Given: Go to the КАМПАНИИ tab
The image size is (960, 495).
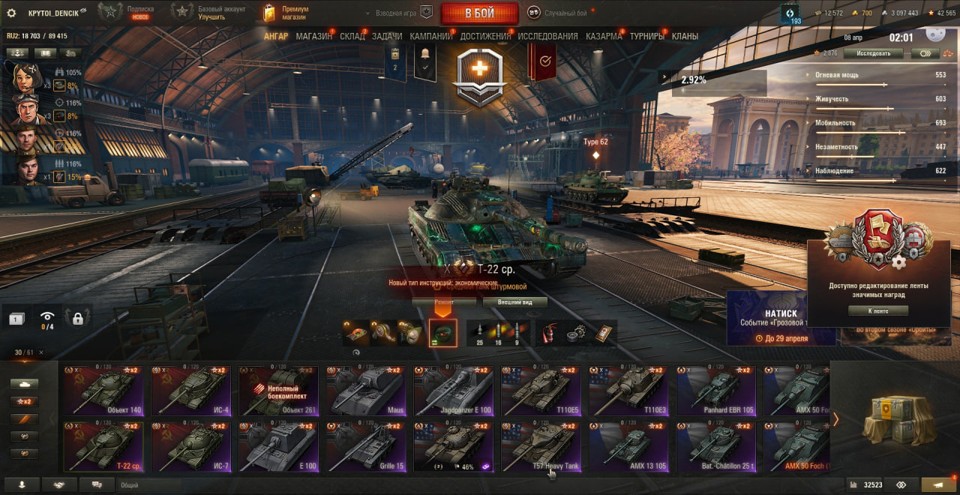Looking at the screenshot, I should point(430,37).
